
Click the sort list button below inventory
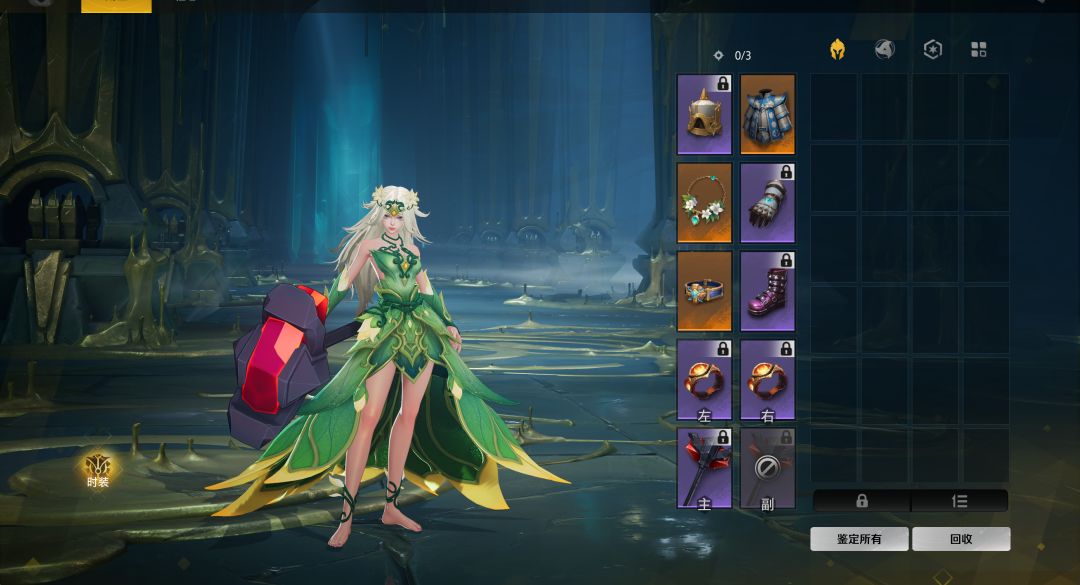[x=960, y=501]
